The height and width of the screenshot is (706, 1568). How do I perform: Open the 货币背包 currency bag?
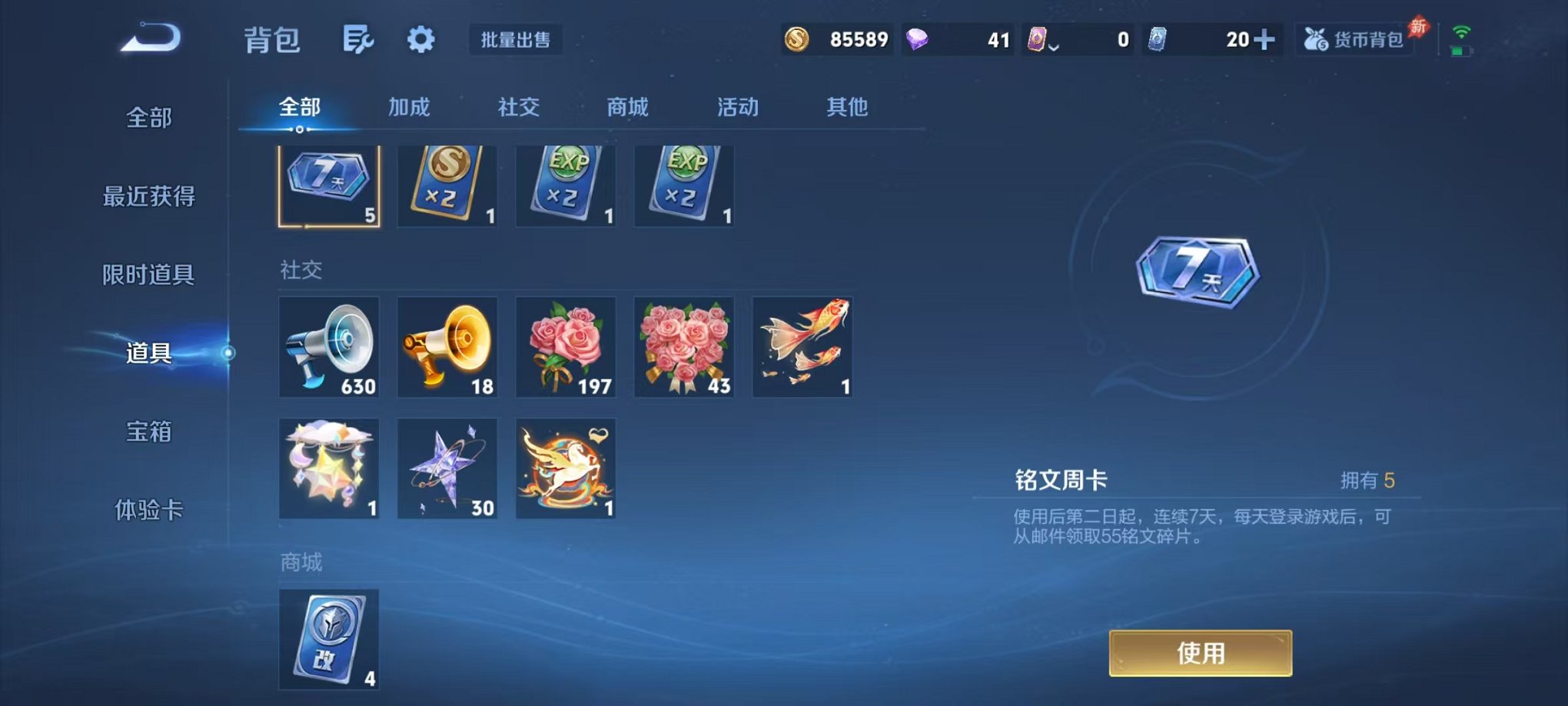coord(1357,40)
